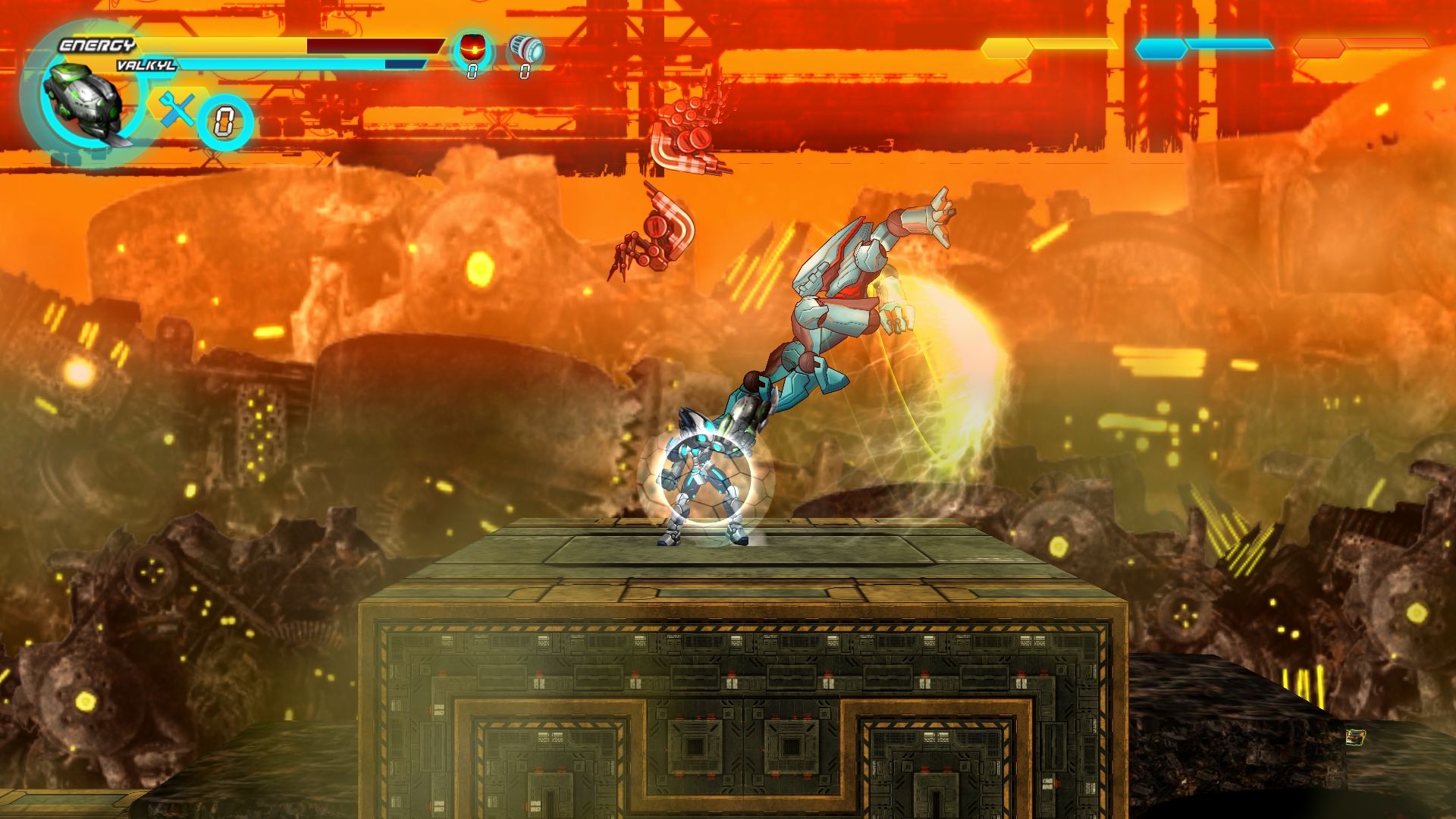
Task: Toggle the shield bubble around the player character
Action: [705, 478]
